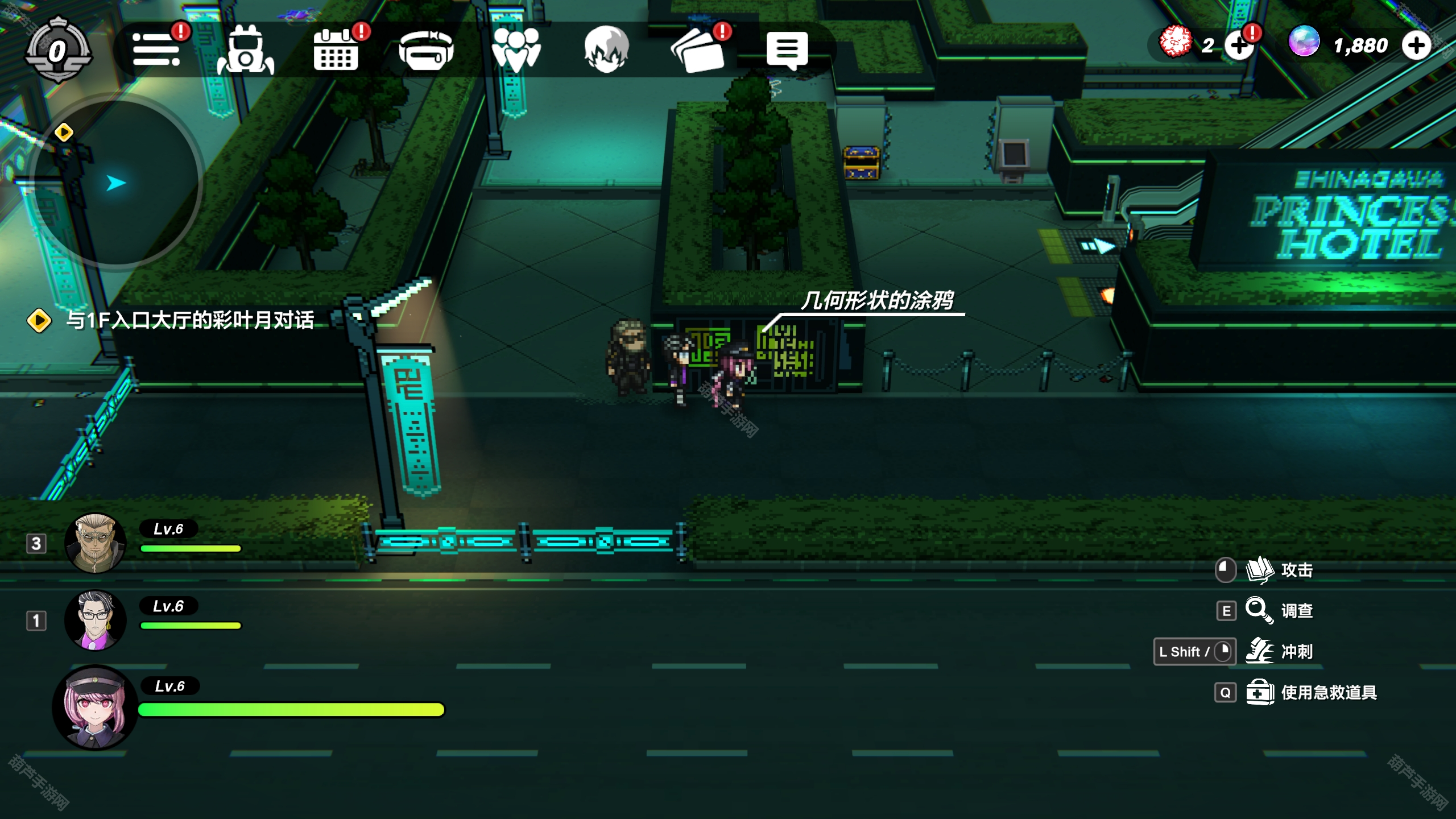The image size is (1456, 819).
Task: Switch to the bearded old man portrait
Action: tap(95, 543)
